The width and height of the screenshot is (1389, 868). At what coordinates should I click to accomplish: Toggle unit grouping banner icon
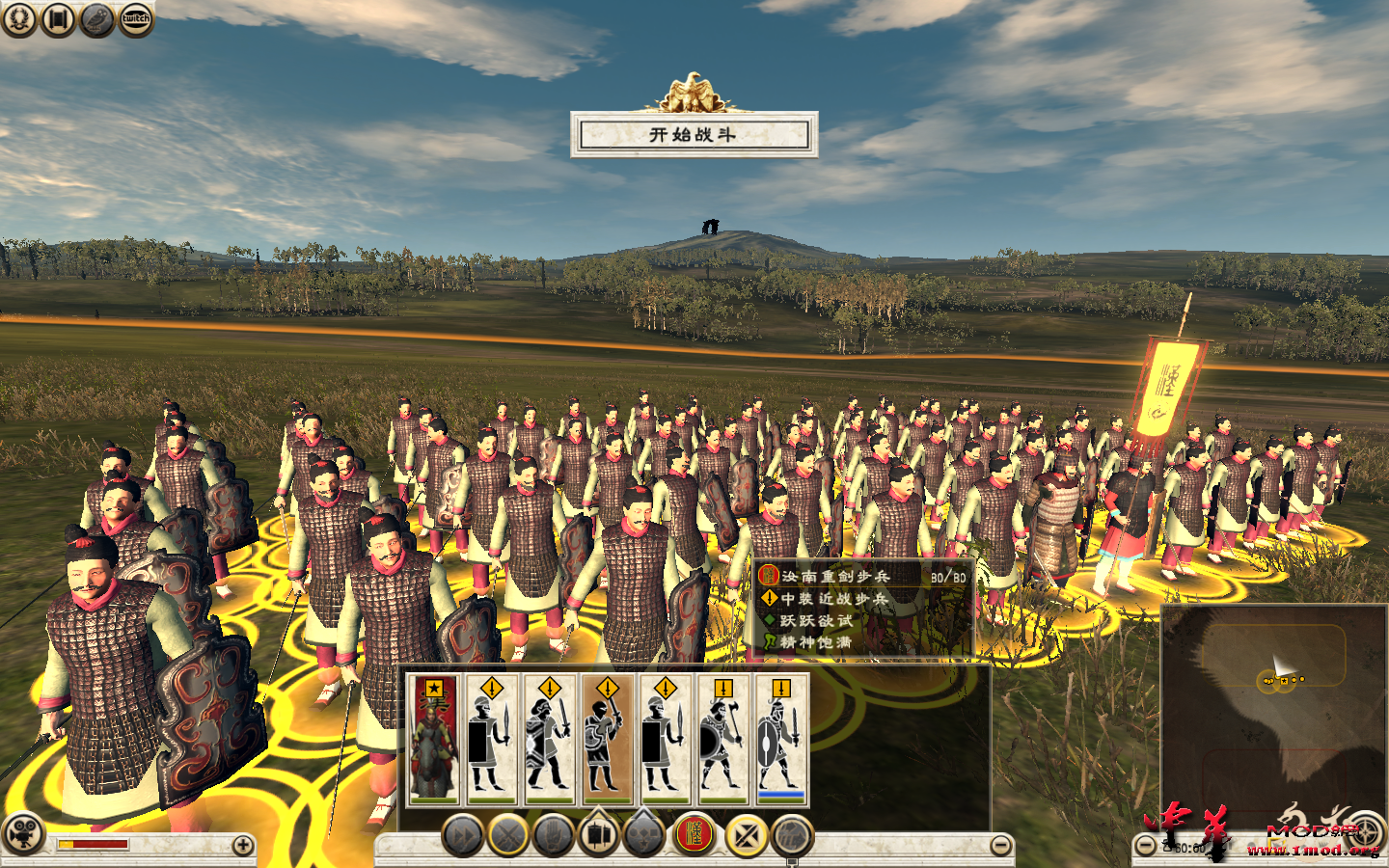[596, 831]
